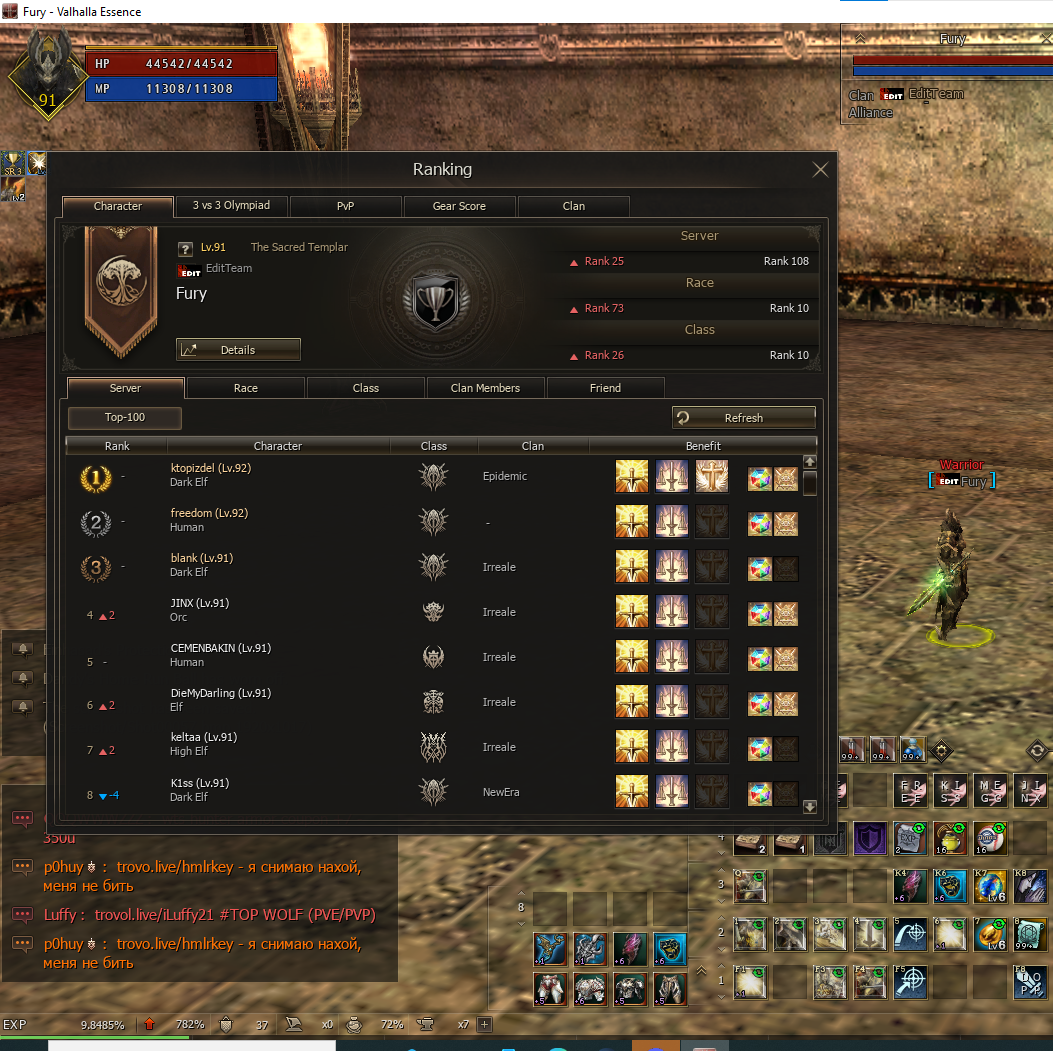Click the question mark help icon
This screenshot has width=1053, height=1051.
tap(185, 249)
